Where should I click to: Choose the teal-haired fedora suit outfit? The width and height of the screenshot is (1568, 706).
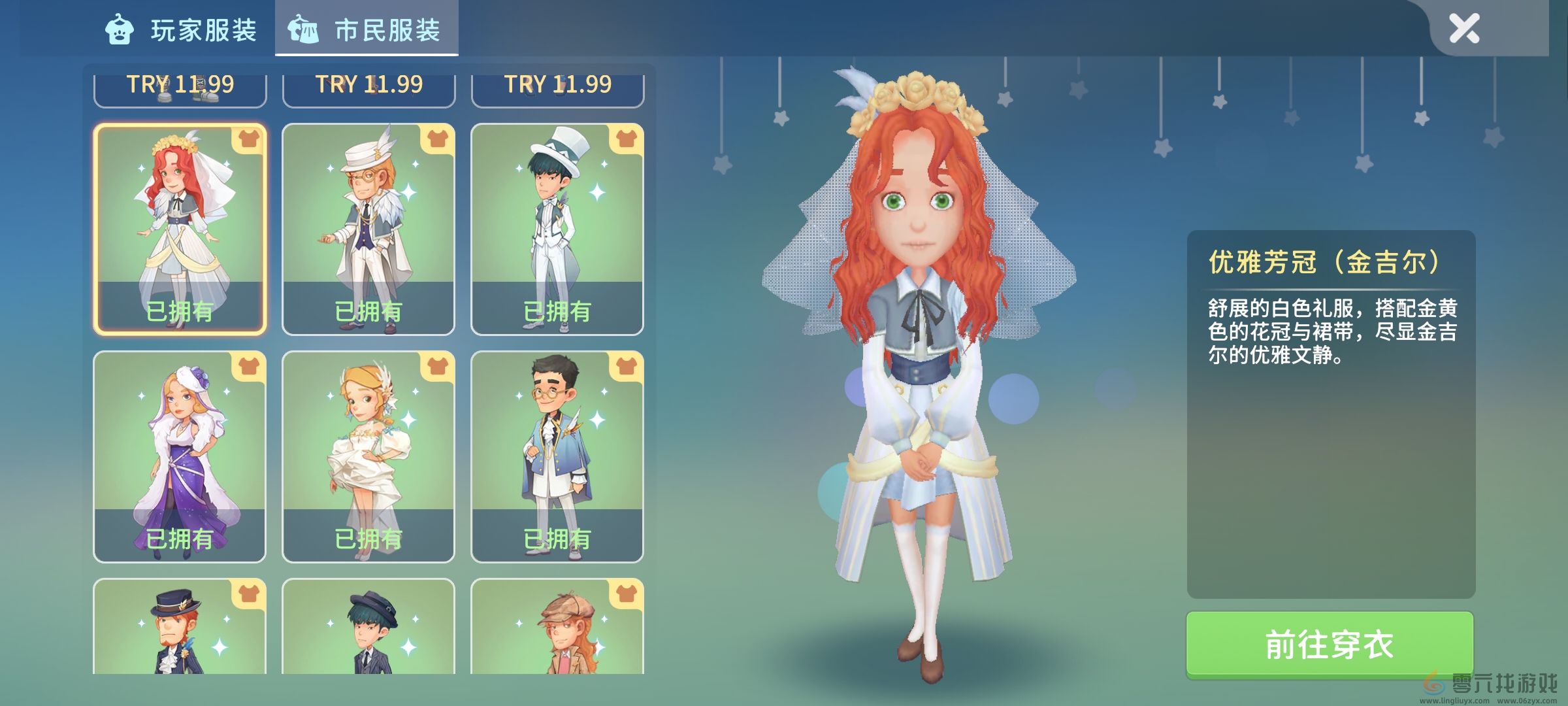[x=368, y=628]
